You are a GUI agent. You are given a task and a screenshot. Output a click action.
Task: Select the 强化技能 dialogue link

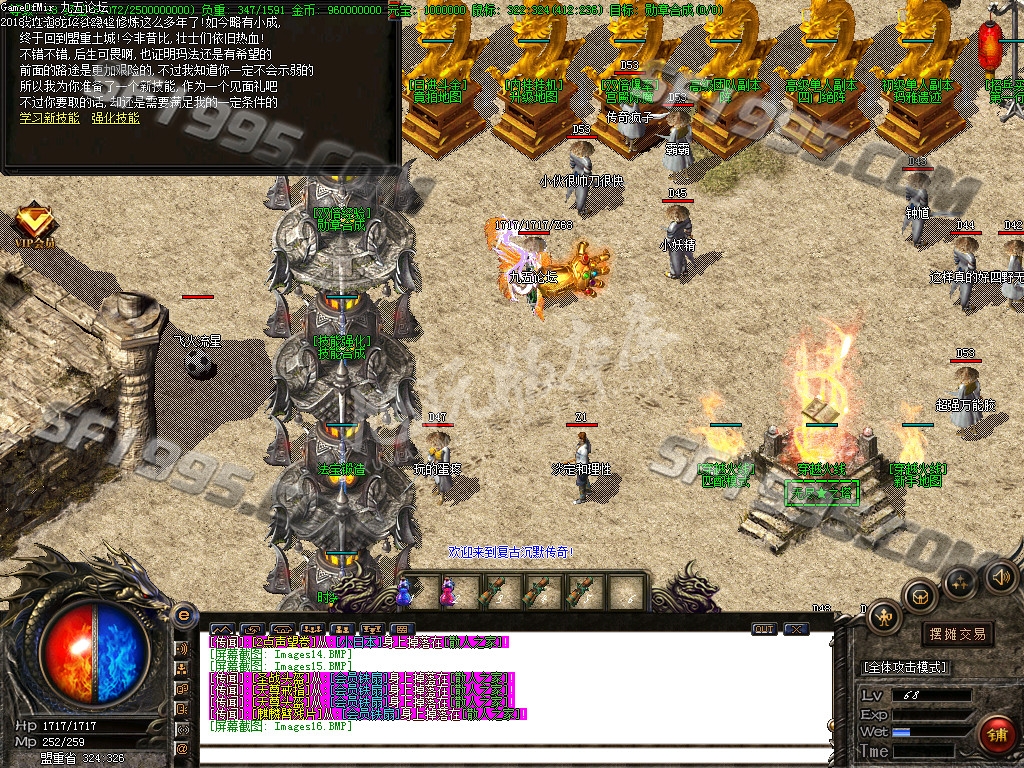coord(115,118)
